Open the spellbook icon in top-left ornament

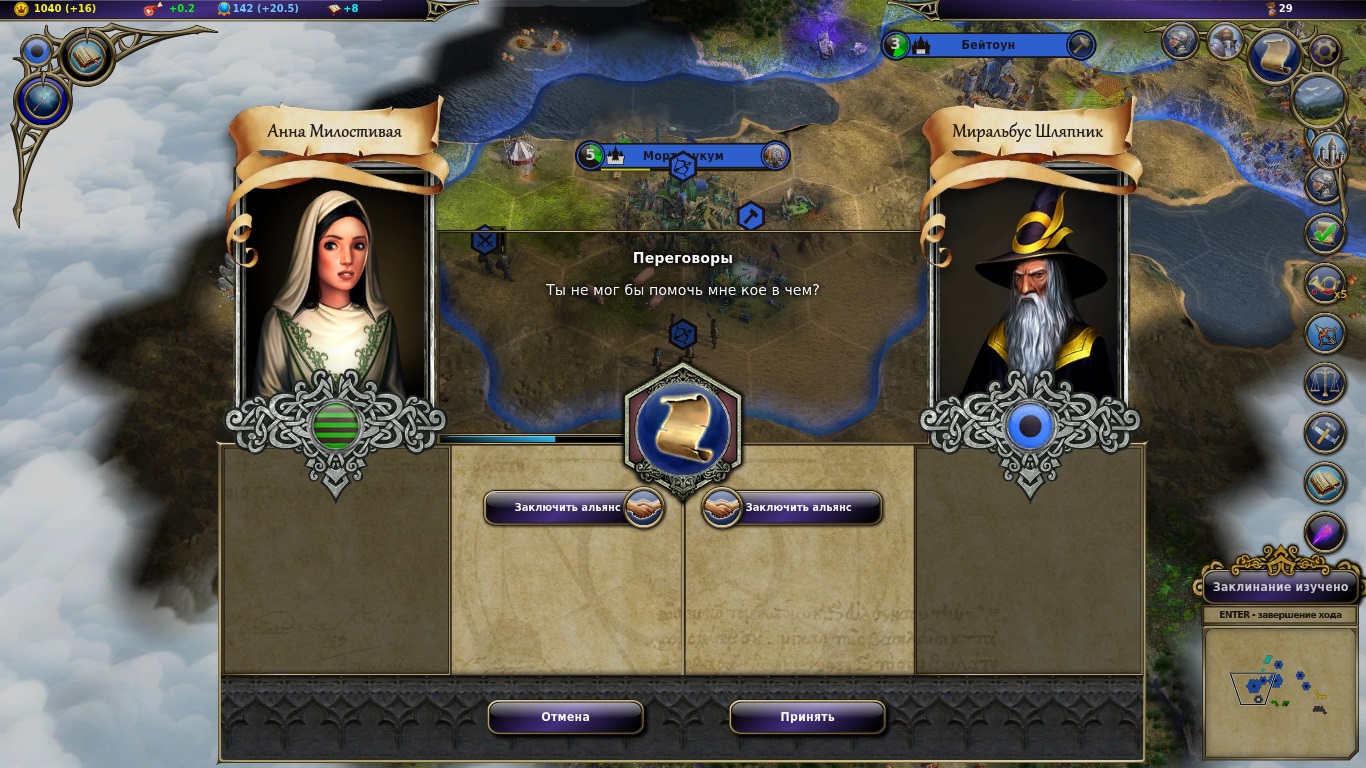click(x=87, y=56)
